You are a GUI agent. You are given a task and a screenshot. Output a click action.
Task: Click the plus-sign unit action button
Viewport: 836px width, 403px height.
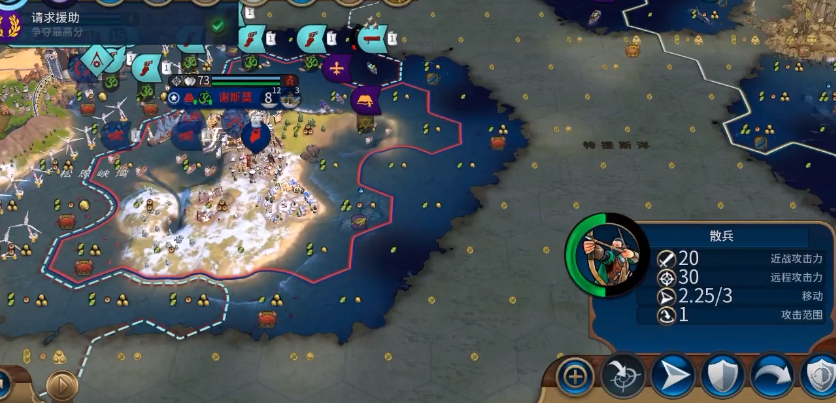pos(575,377)
